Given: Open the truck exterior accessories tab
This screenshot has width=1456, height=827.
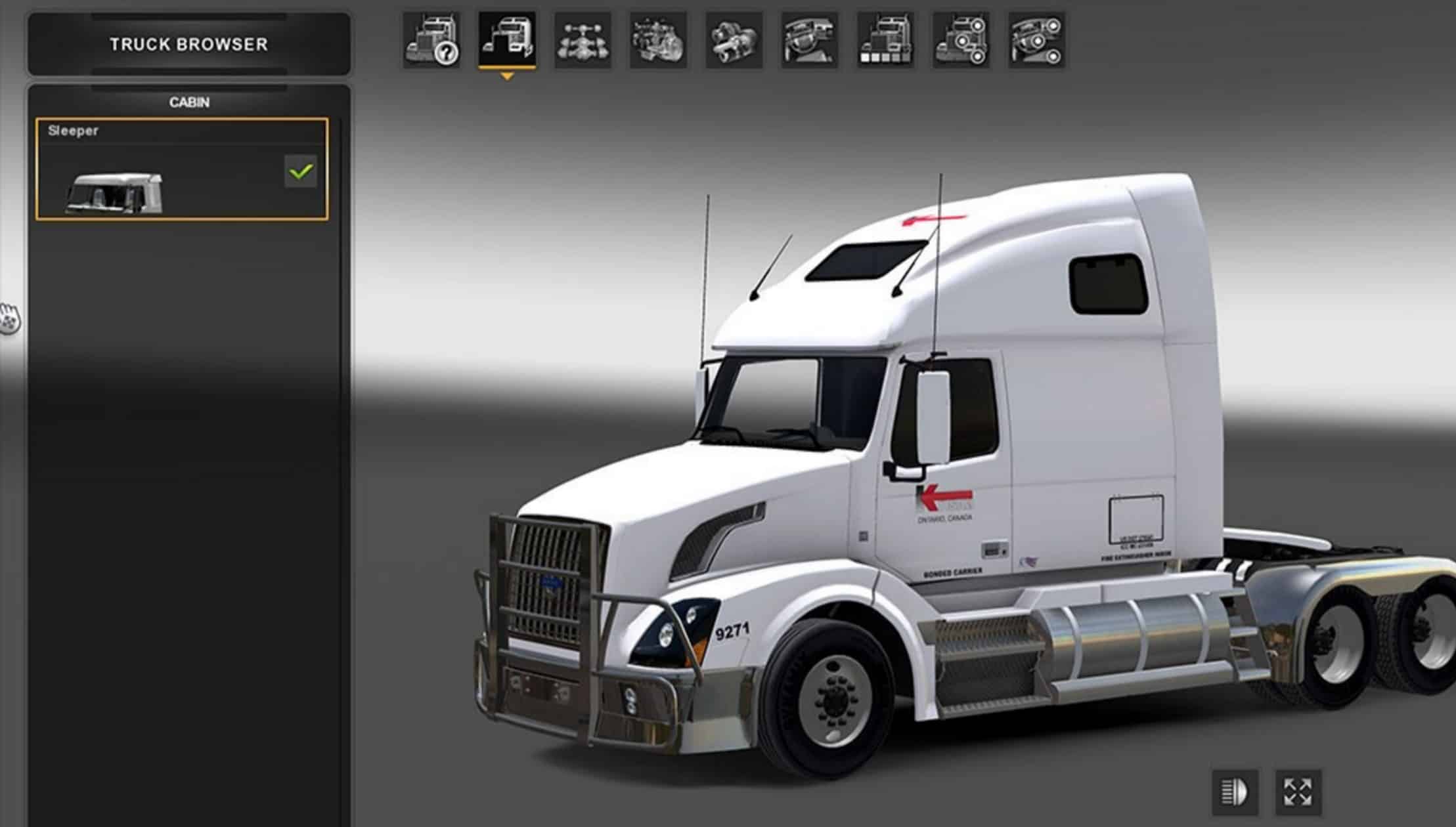Looking at the screenshot, I should click(x=961, y=41).
